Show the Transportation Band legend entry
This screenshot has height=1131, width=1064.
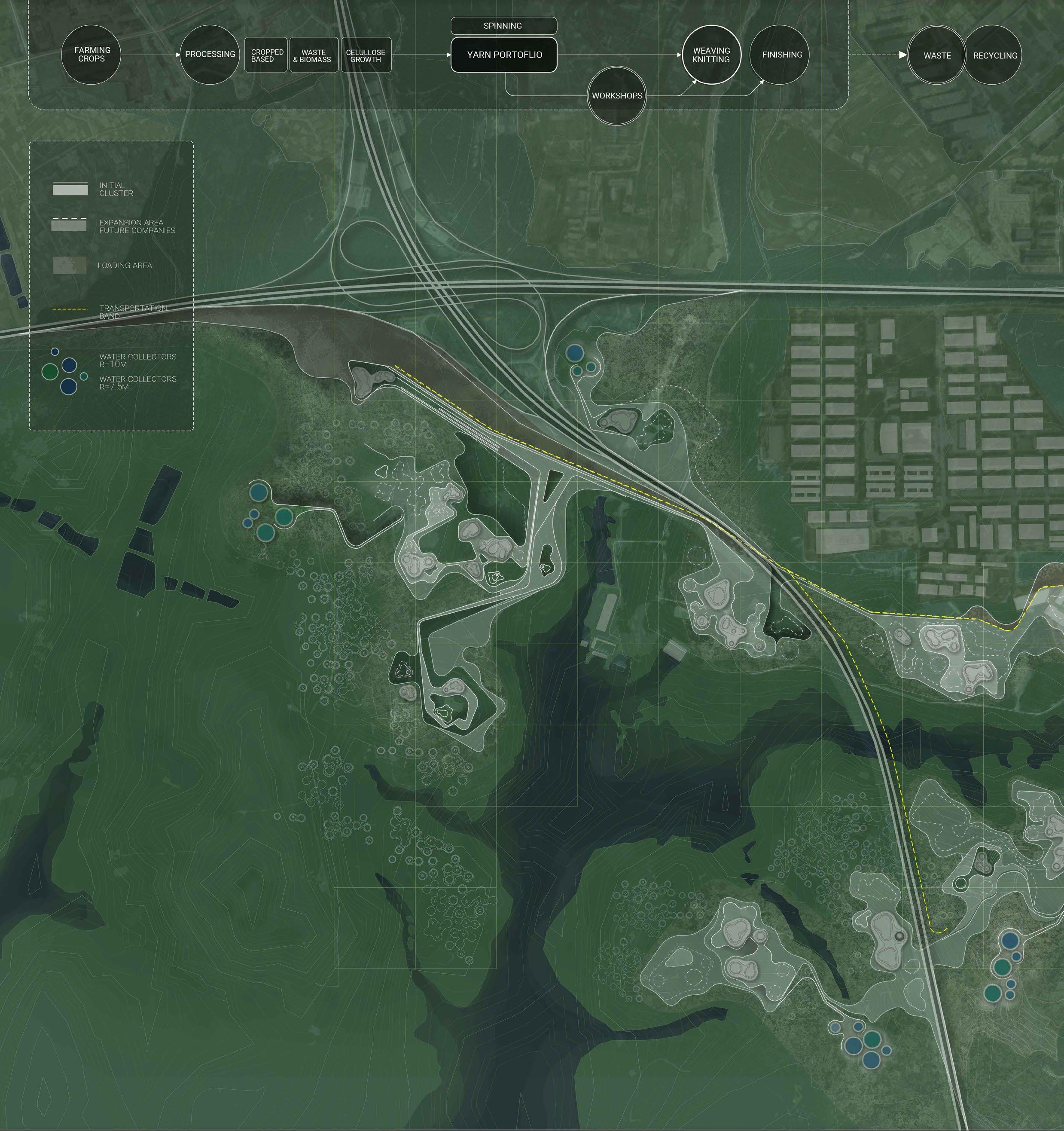pos(132,311)
